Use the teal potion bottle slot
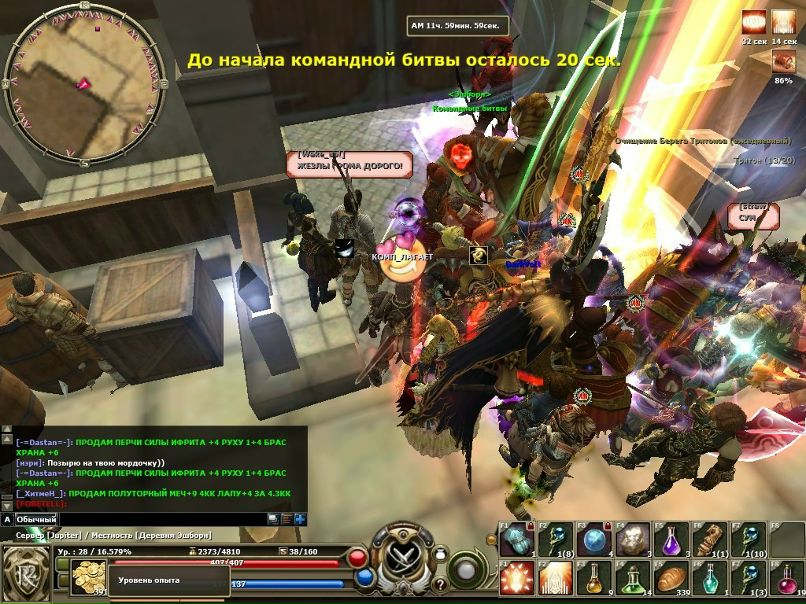806x604 pixels. (x=709, y=578)
